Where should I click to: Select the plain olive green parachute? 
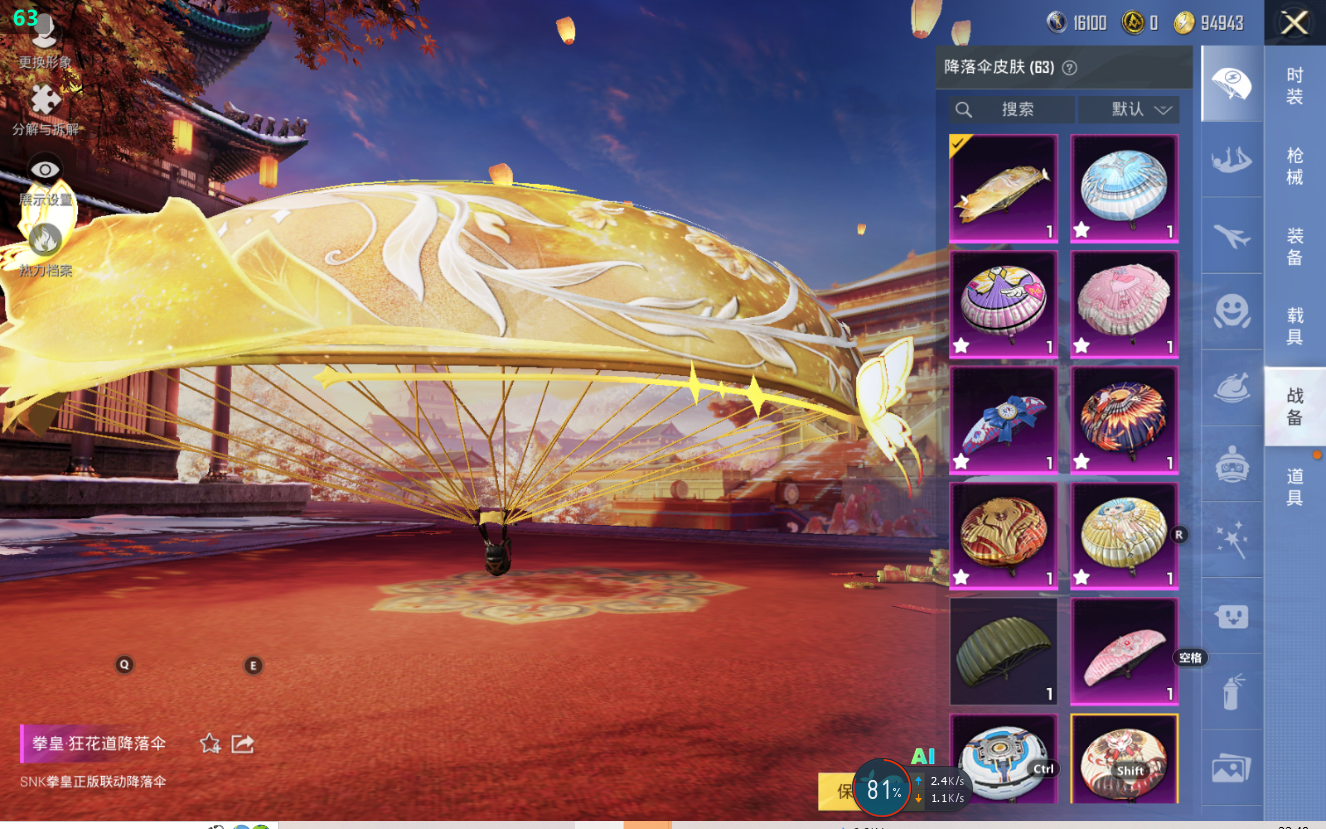1003,651
